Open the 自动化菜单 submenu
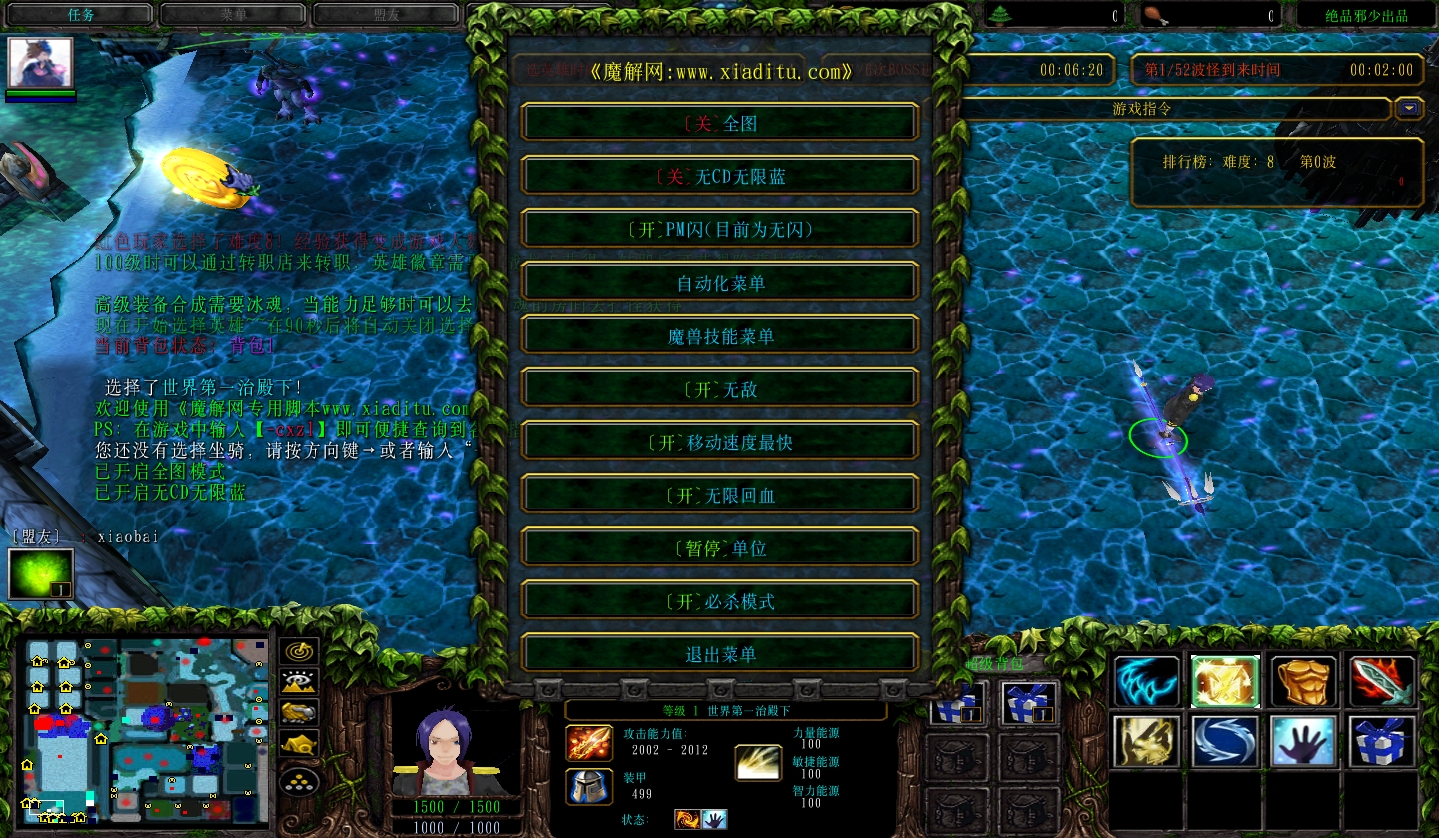Screen dimensions: 1439x838 [720, 283]
